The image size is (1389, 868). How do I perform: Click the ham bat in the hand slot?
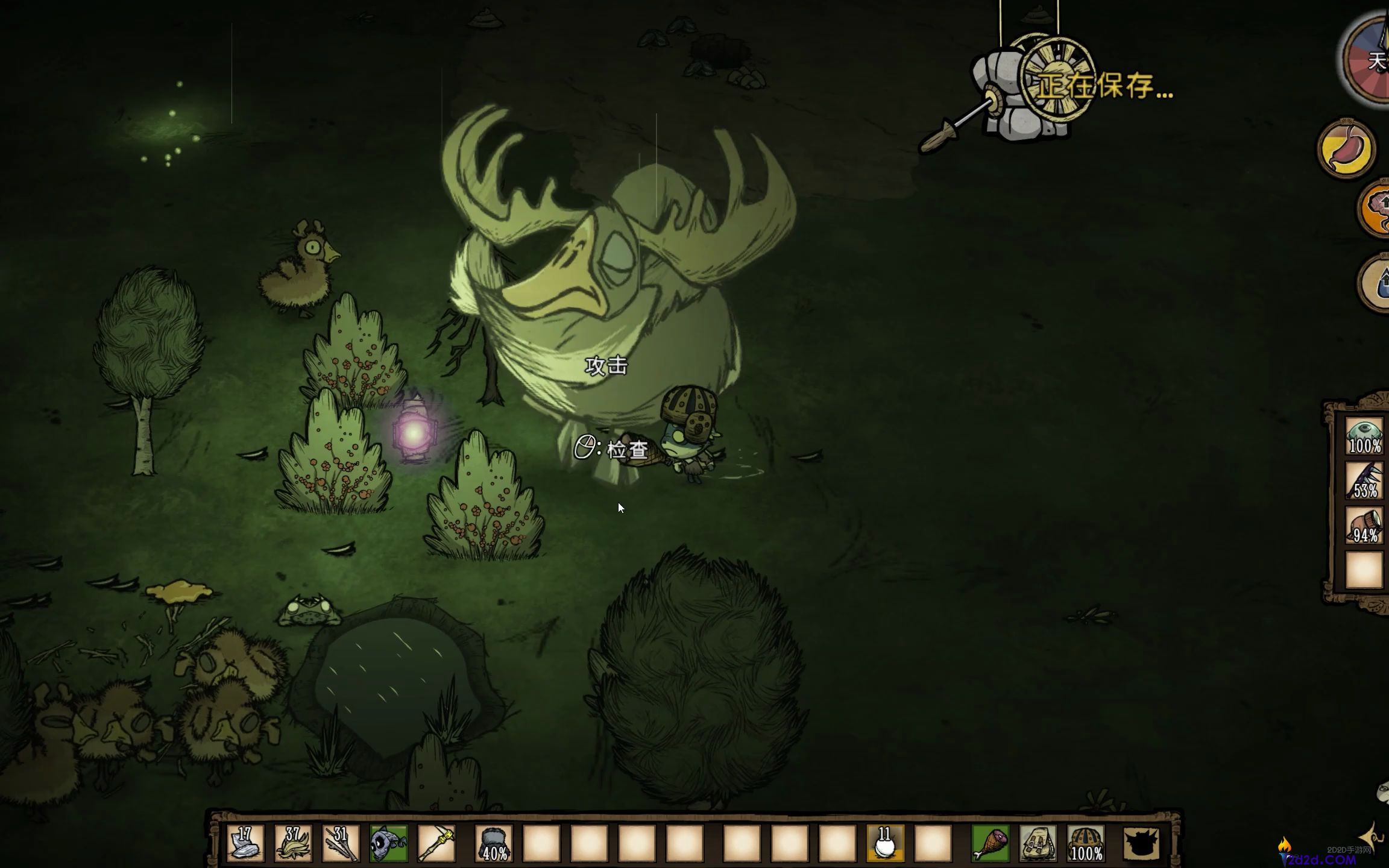(x=990, y=843)
